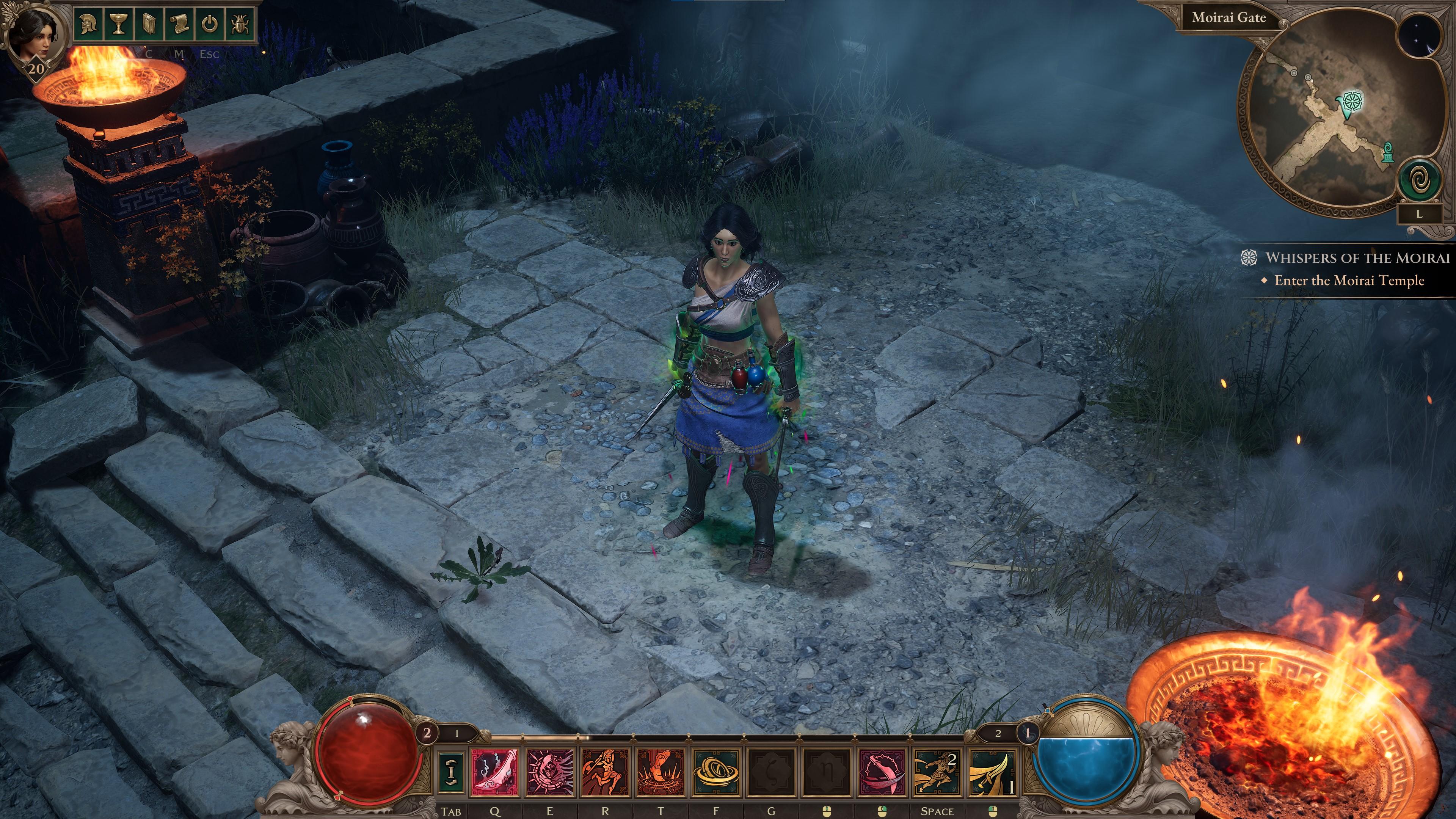Viewport: 1456px width, 819px height.
Task: Select the Whispers of the Moirai quest tracker
Action: [x=1357, y=258]
